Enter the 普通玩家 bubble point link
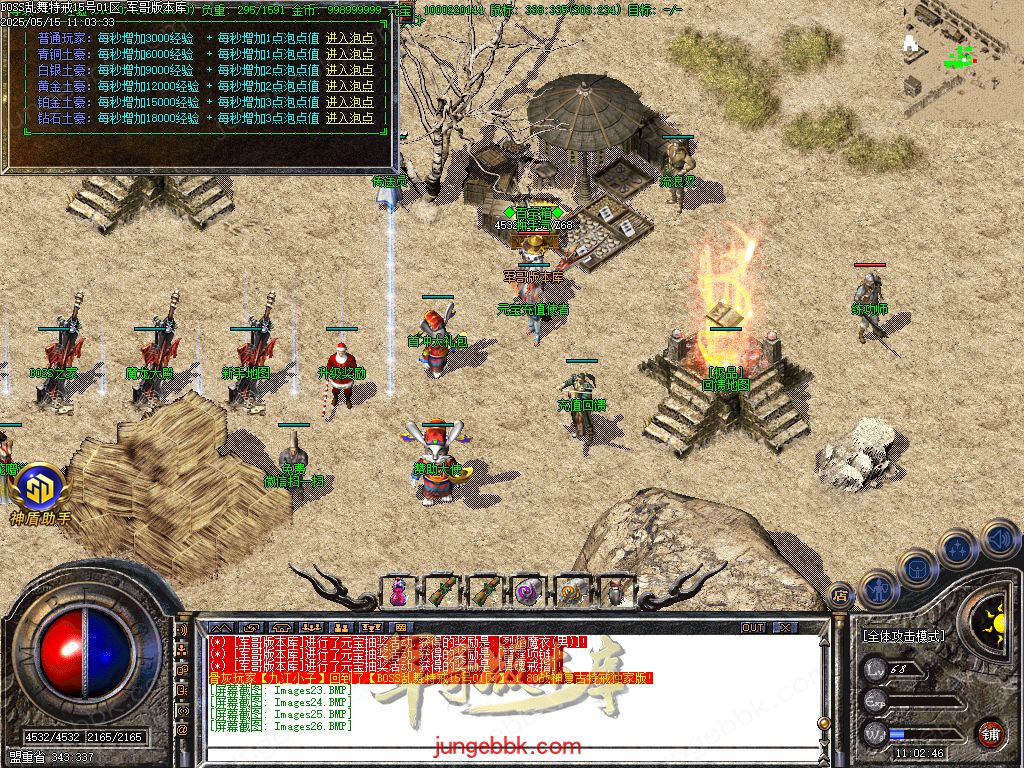Viewport: 1024px width, 768px height. pos(349,38)
